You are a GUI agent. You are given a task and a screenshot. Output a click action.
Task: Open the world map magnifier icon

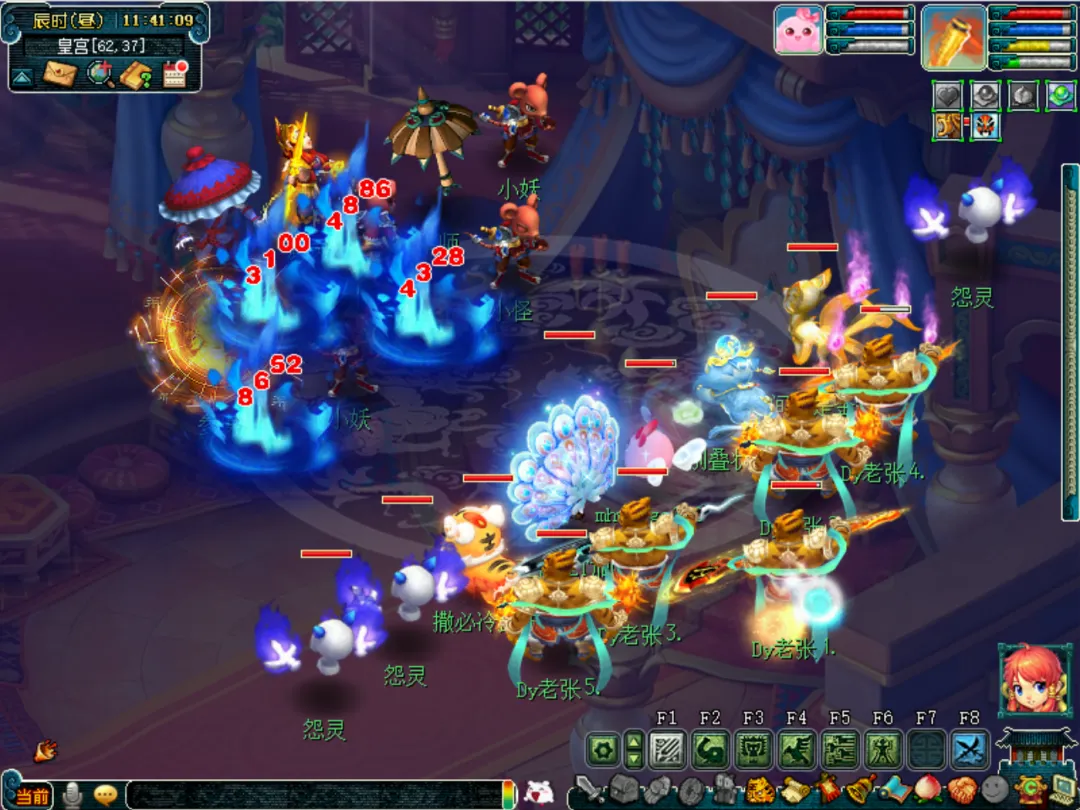[99, 74]
